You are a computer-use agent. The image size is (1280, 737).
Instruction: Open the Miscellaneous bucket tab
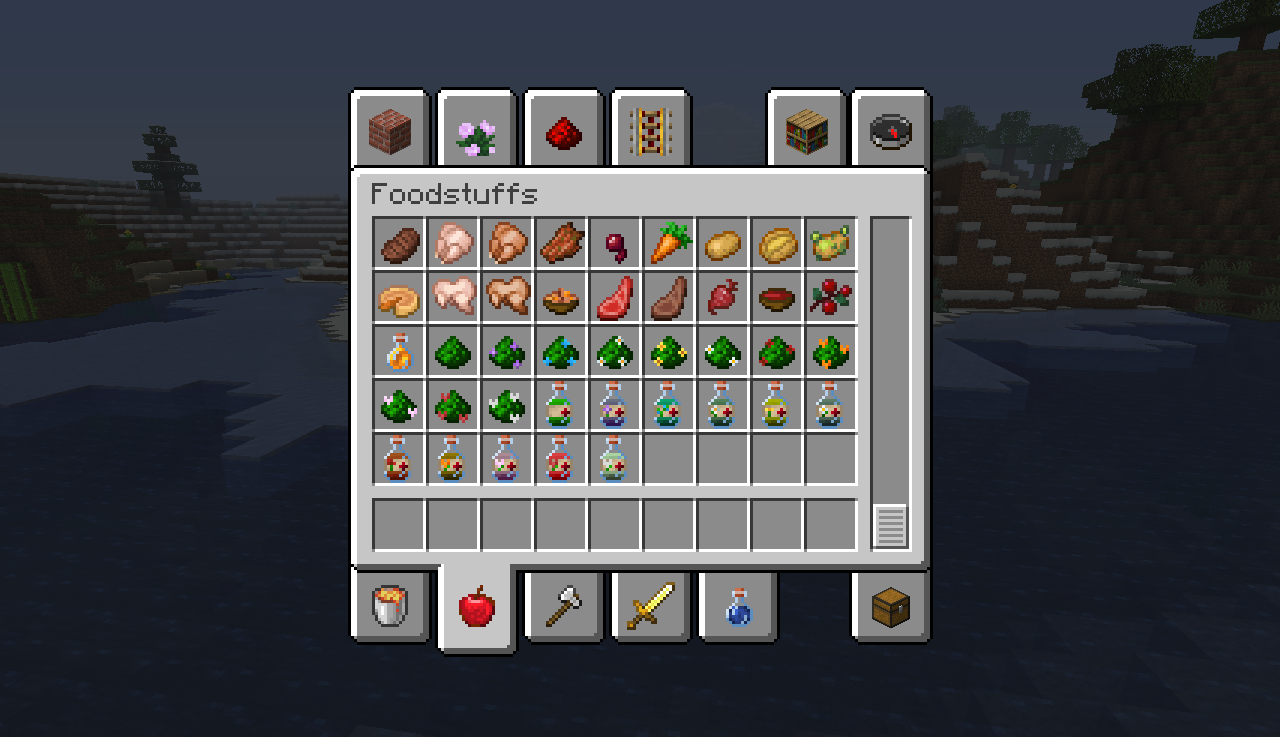pyautogui.click(x=391, y=607)
